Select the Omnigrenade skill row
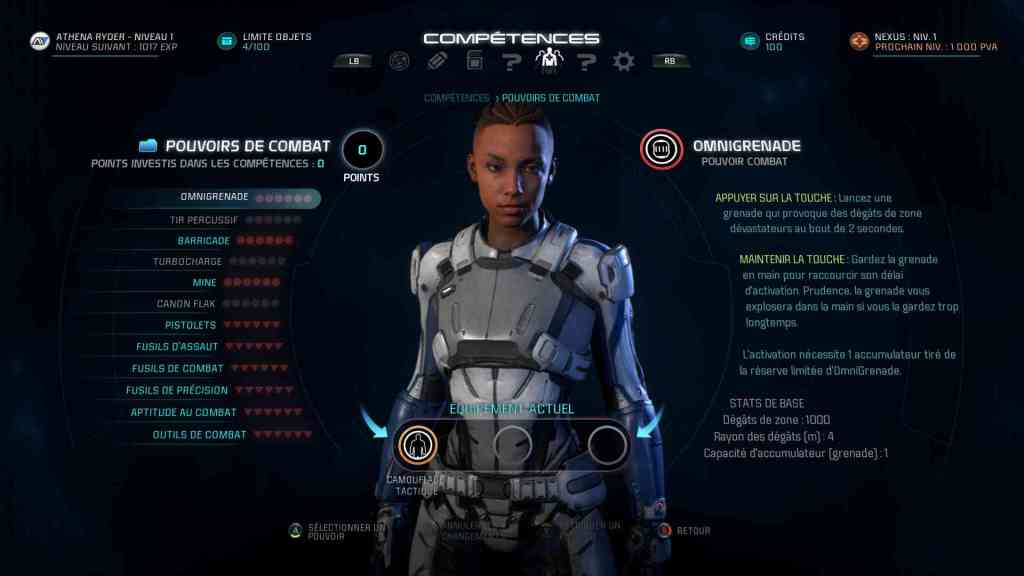This screenshot has height=576, width=1024. [x=214, y=197]
